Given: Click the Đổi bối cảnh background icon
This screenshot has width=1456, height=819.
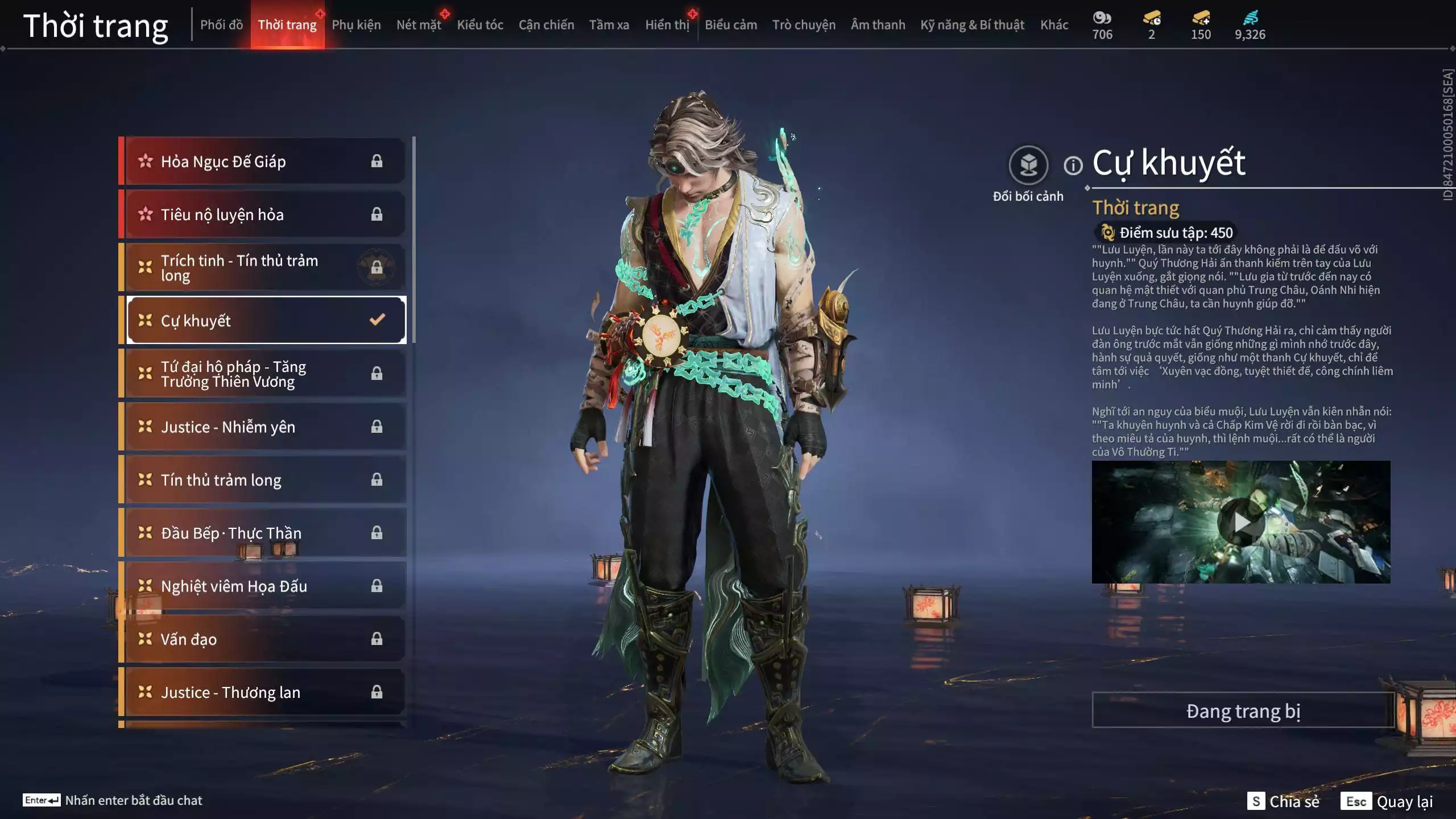Looking at the screenshot, I should click(x=1028, y=166).
